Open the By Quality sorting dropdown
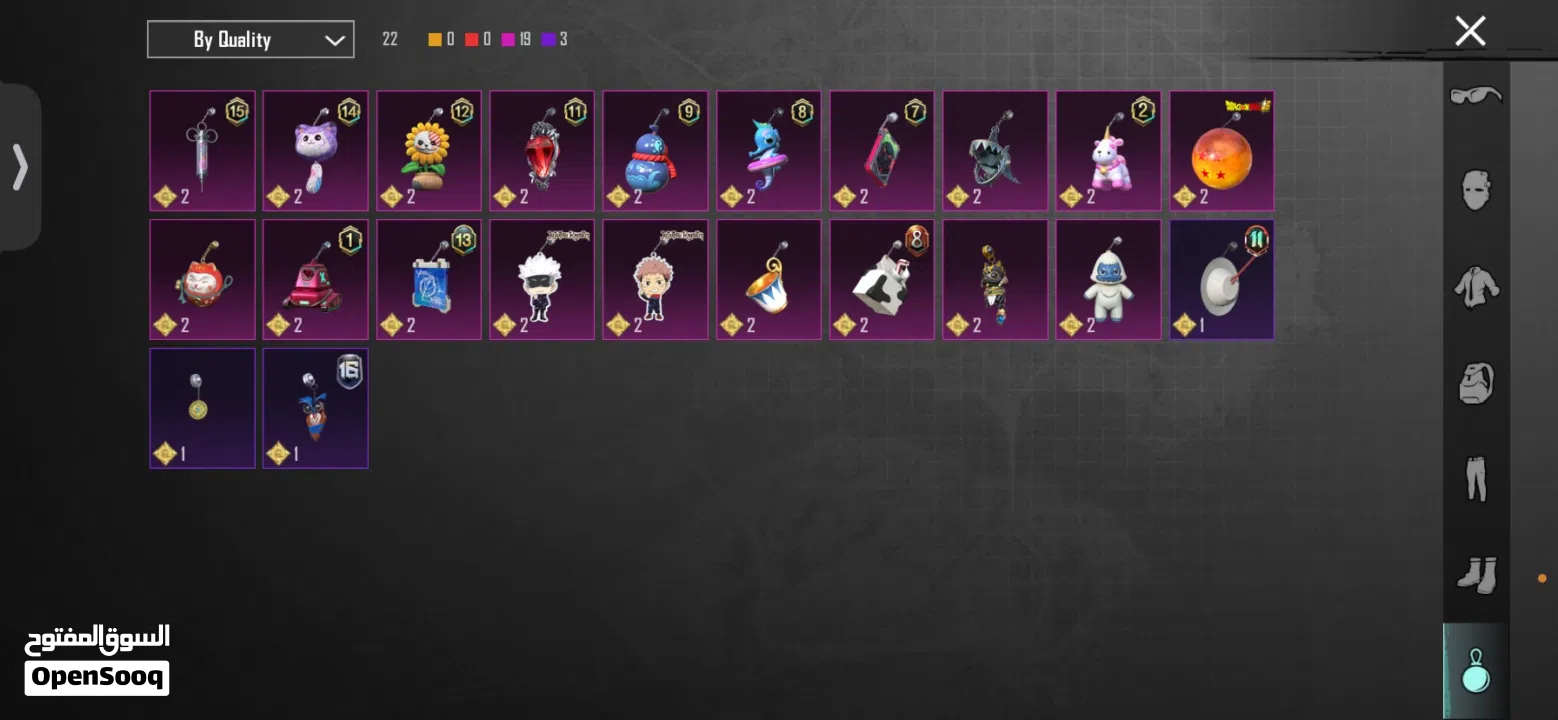 [250, 39]
